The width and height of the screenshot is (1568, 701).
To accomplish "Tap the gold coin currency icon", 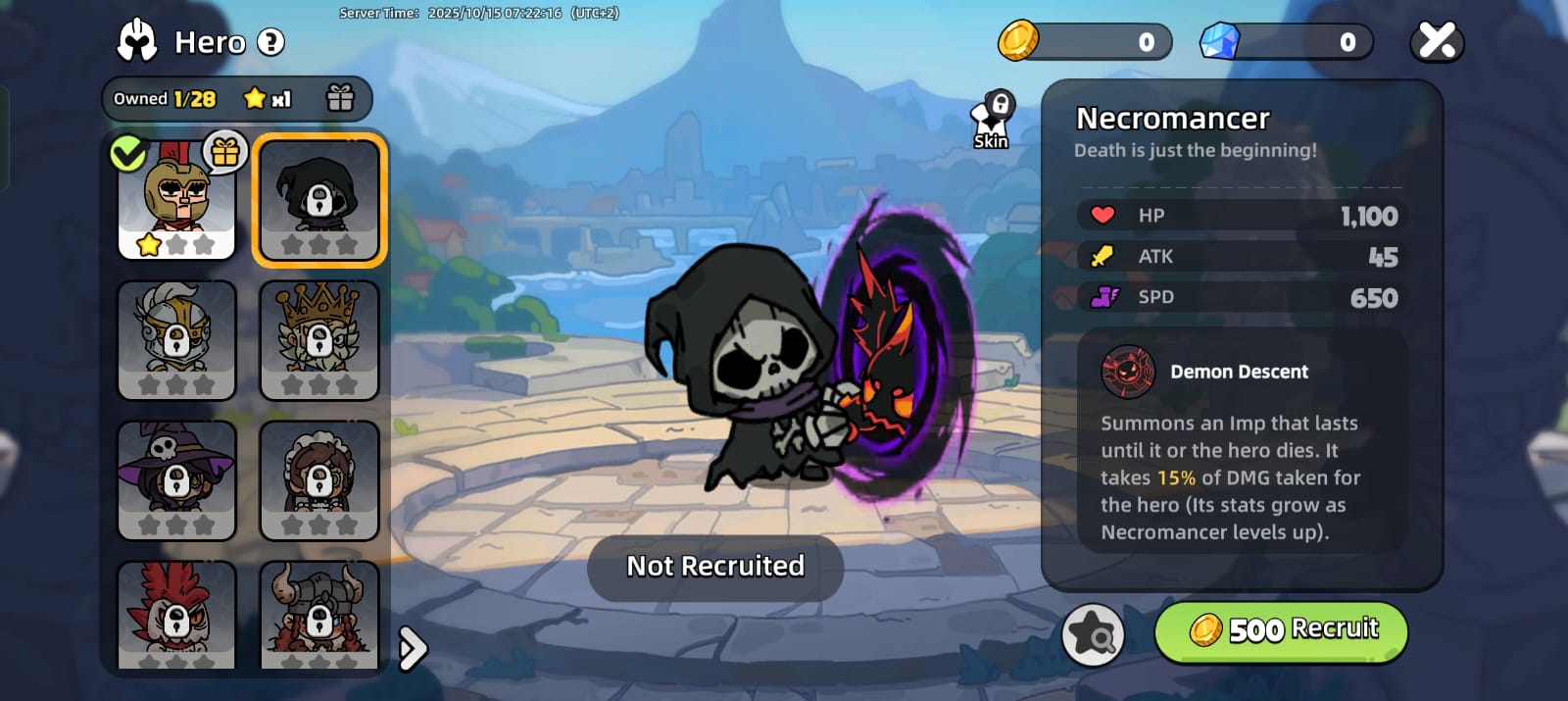I will coord(1018,41).
